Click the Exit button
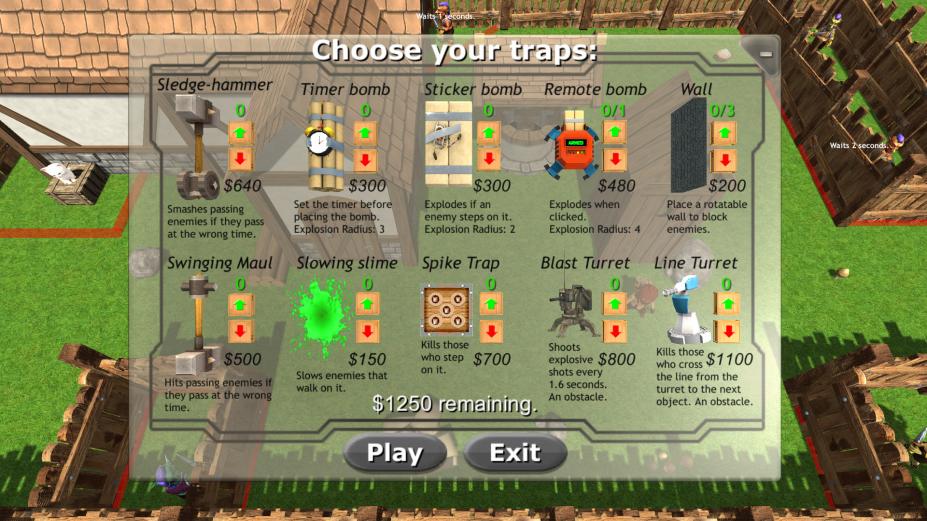Viewport: 927px width, 521px height. tap(515, 453)
